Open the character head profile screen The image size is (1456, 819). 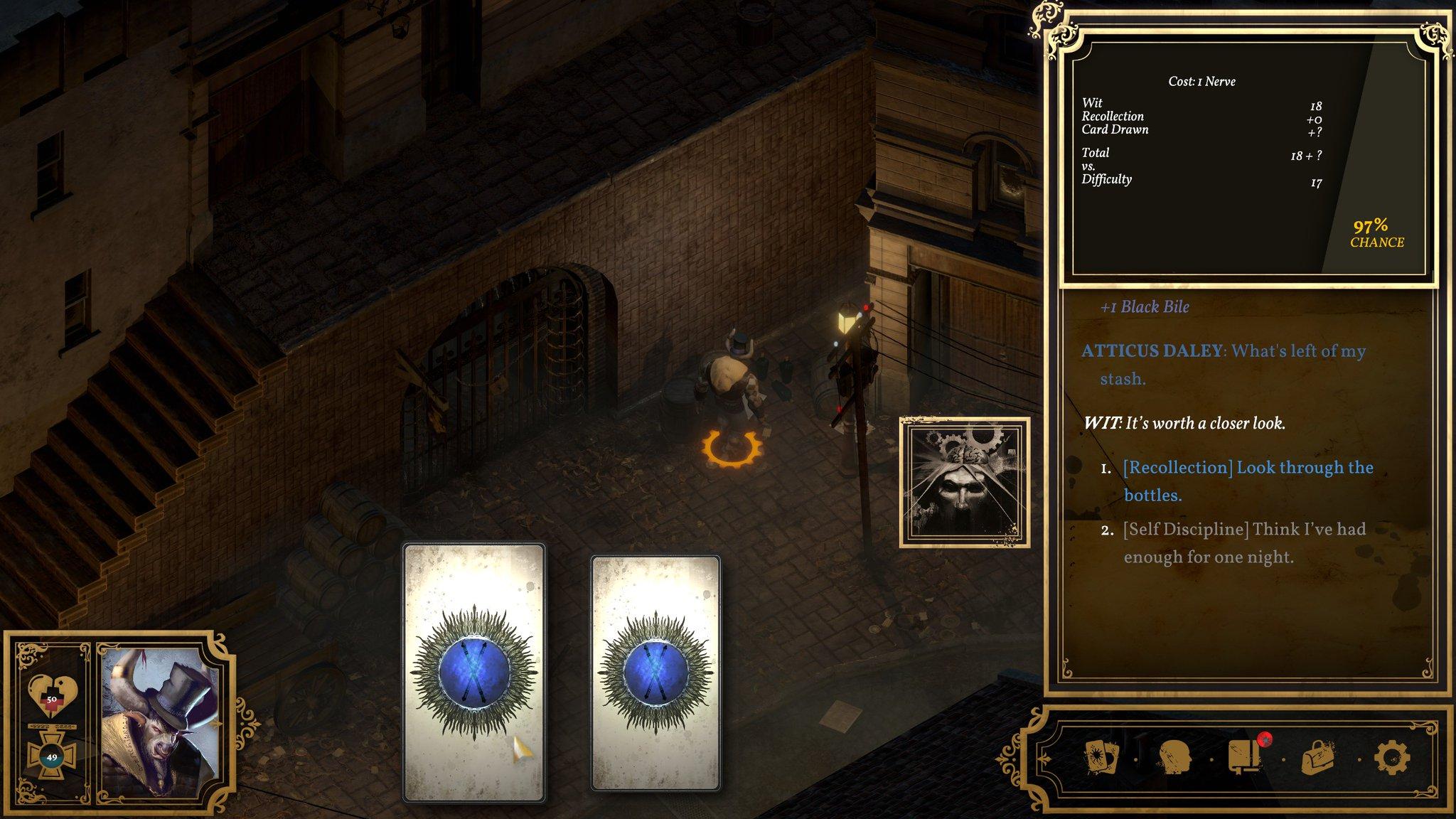pos(1175,756)
